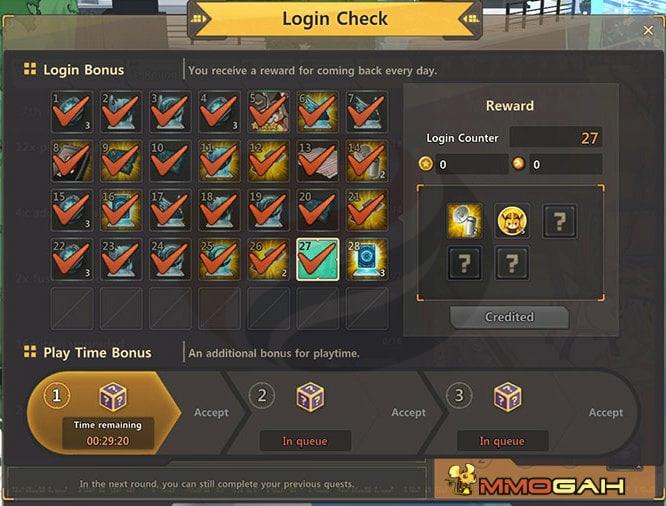Select the day 28 login reward
The height and width of the screenshot is (506, 666).
coord(367,259)
